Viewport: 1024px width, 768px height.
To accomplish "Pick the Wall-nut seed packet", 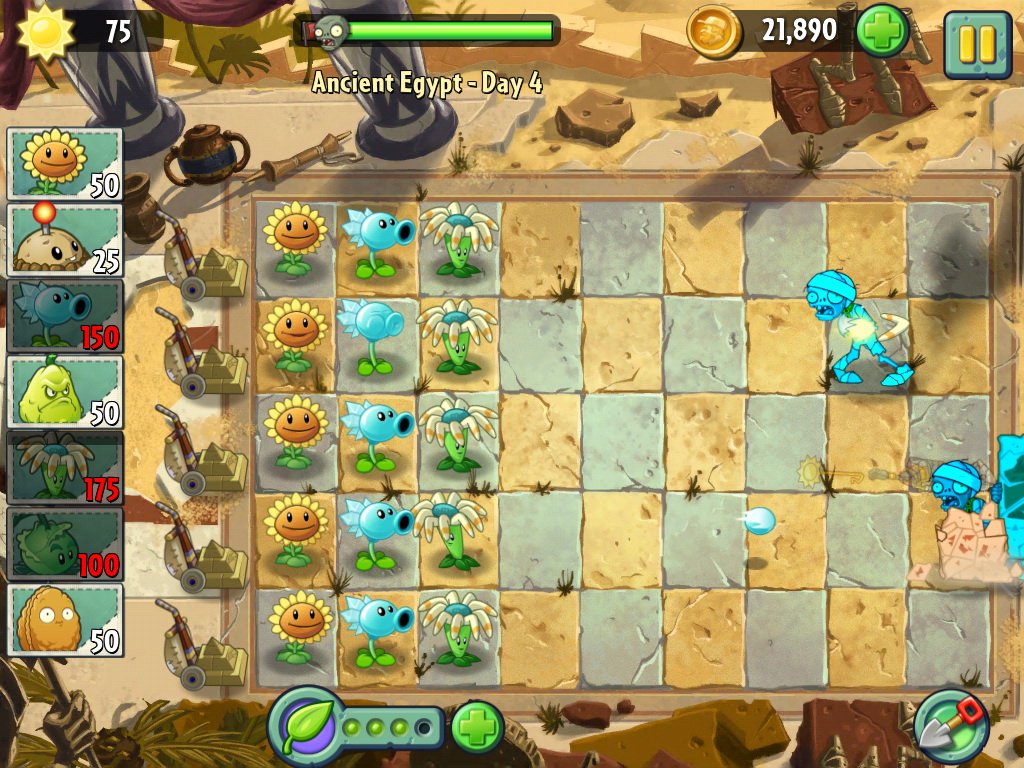I will click(65, 620).
